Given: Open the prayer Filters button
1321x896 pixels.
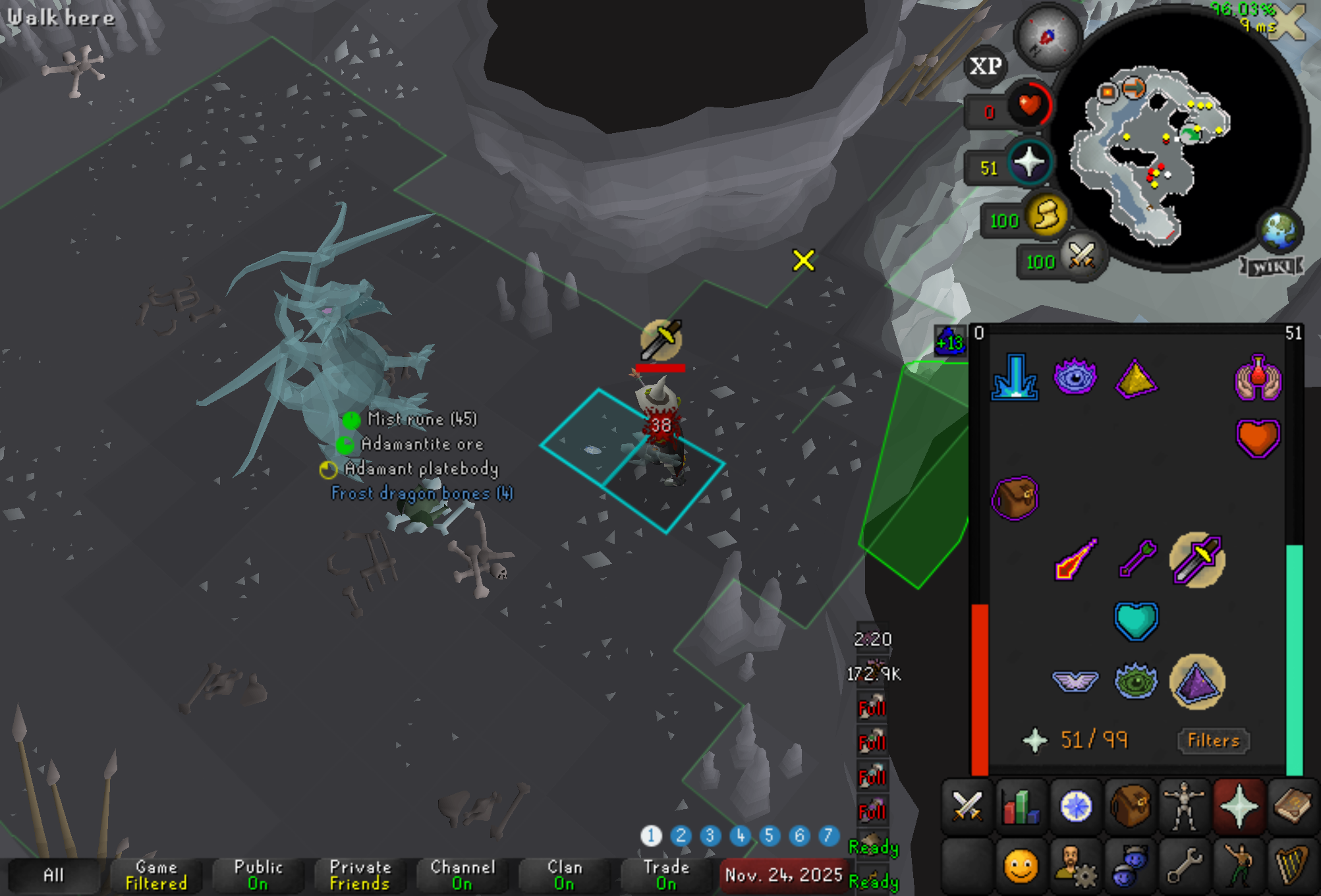Looking at the screenshot, I should 1213,741.
